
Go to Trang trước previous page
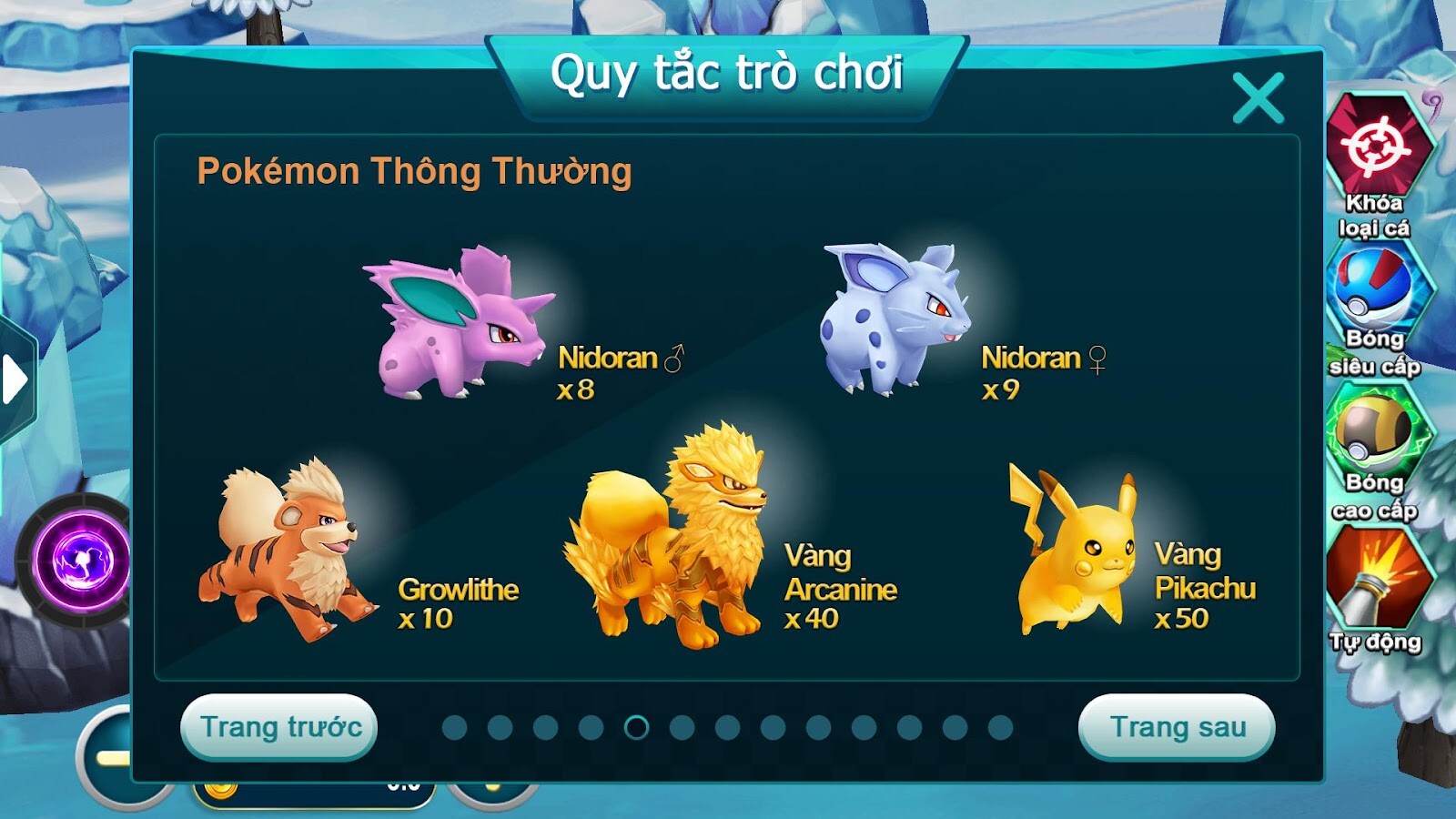(278, 726)
